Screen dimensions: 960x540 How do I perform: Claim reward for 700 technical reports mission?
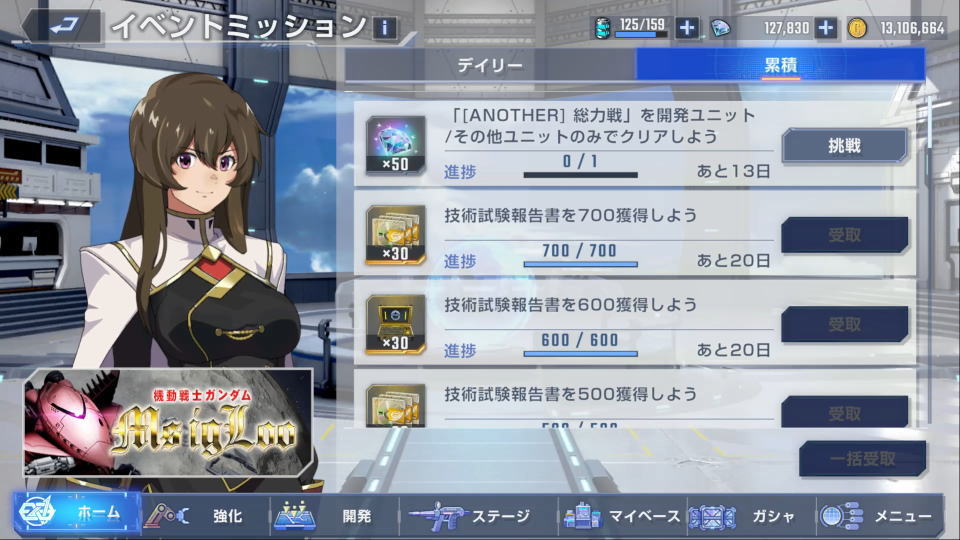click(844, 235)
